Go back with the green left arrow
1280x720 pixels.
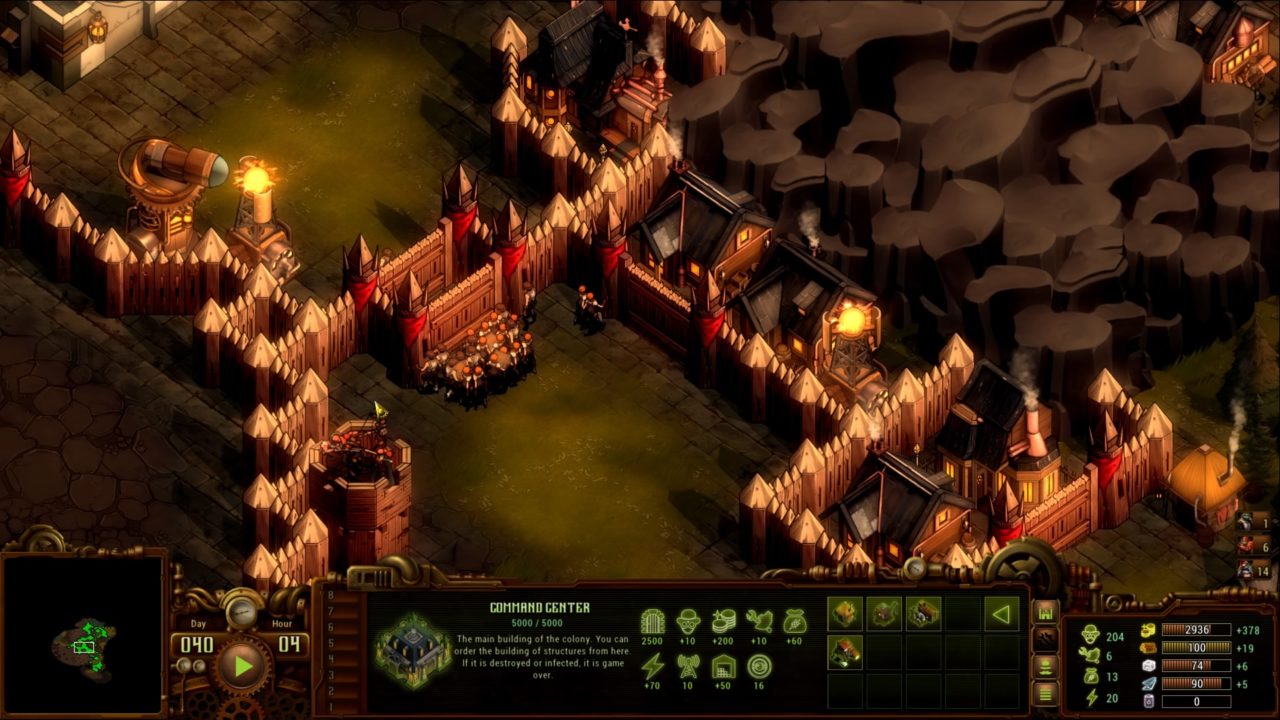(1001, 613)
